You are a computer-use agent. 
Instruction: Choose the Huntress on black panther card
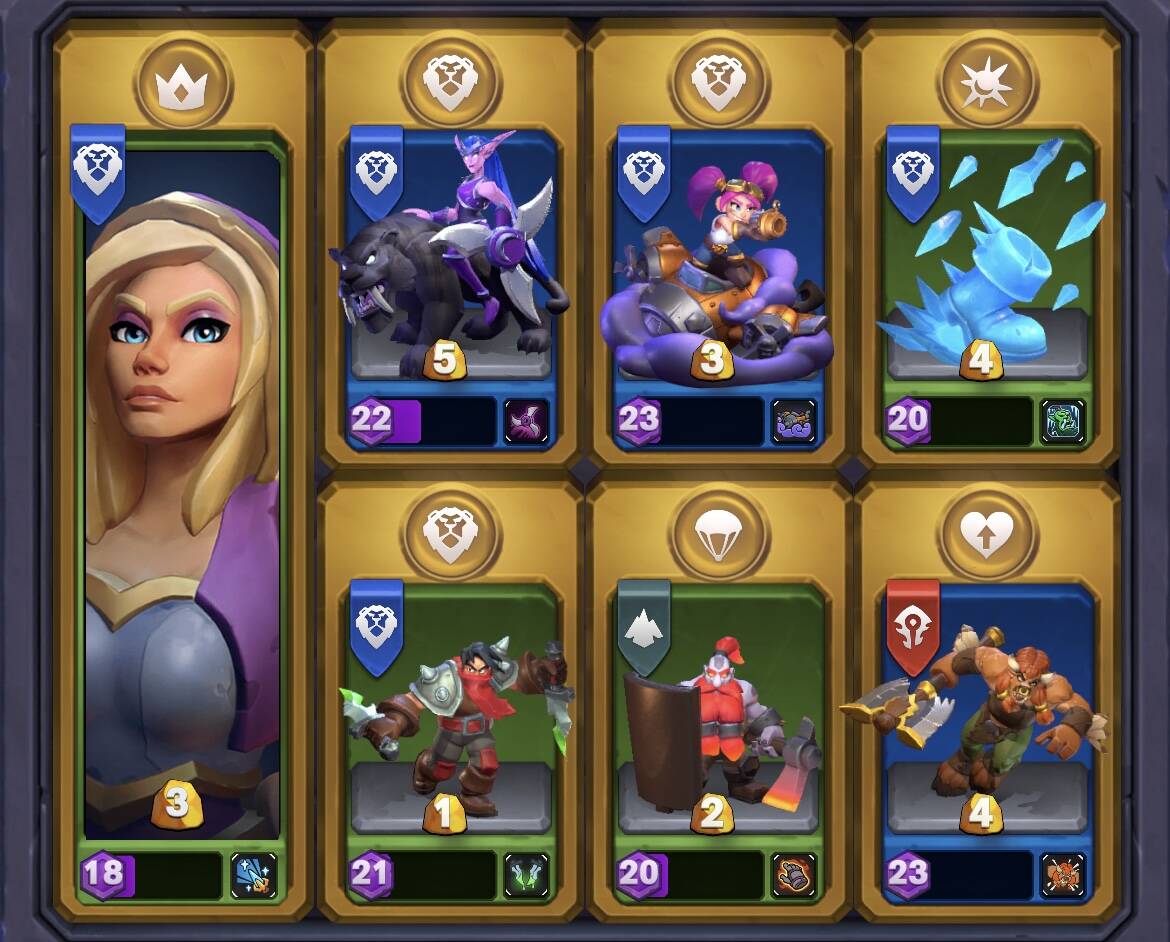coord(450,260)
